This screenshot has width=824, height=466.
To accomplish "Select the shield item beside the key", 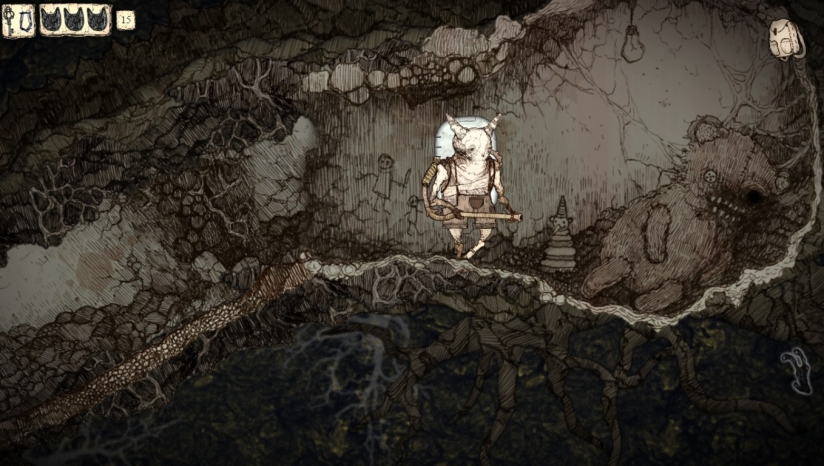I will pos(26,19).
